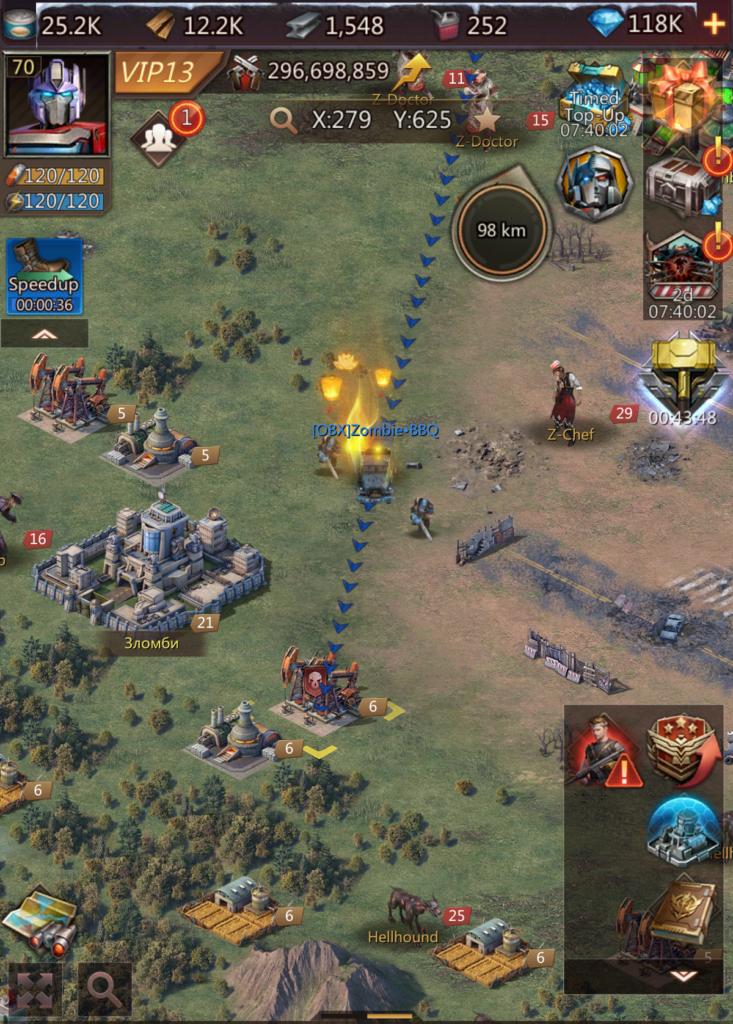Viewport: 733px width, 1024px height.
Task: Collapse the right panel with down arrow
Action: [x=683, y=975]
